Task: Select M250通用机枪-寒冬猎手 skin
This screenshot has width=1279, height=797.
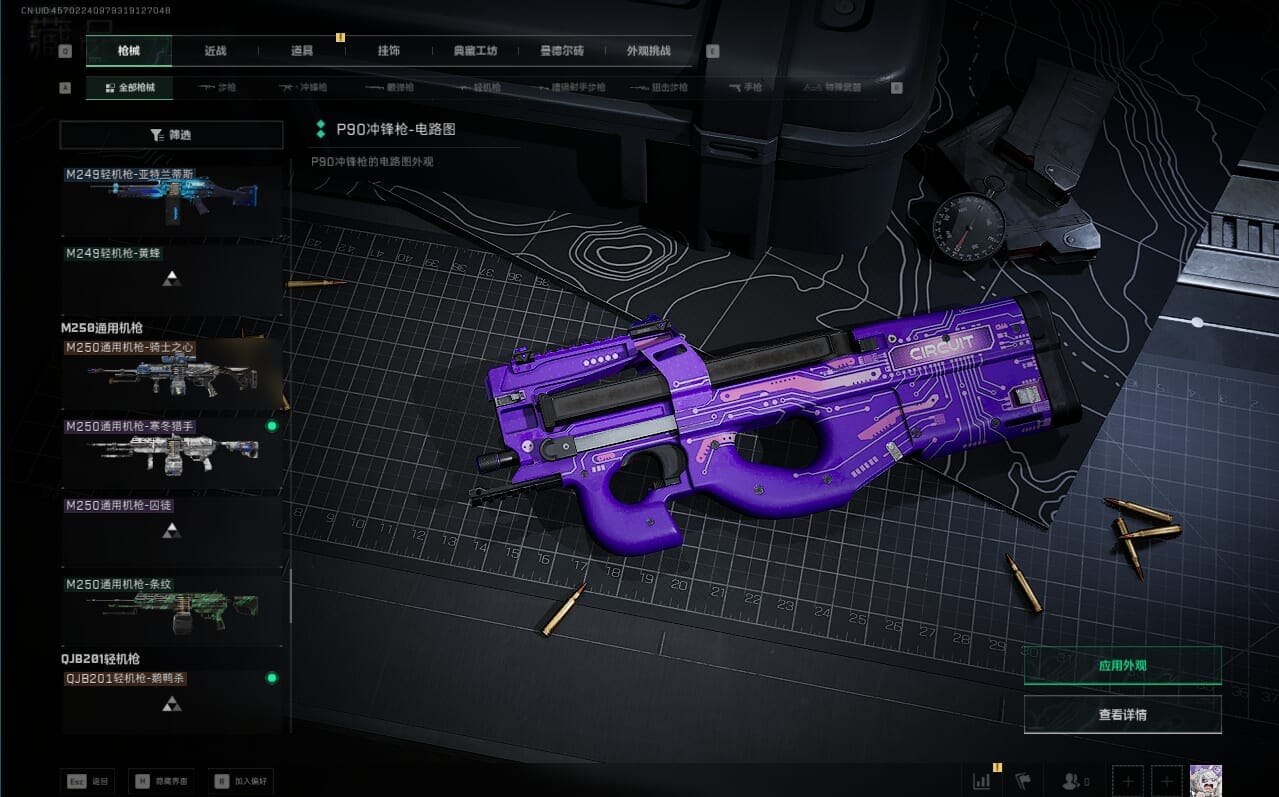Action: click(x=173, y=452)
